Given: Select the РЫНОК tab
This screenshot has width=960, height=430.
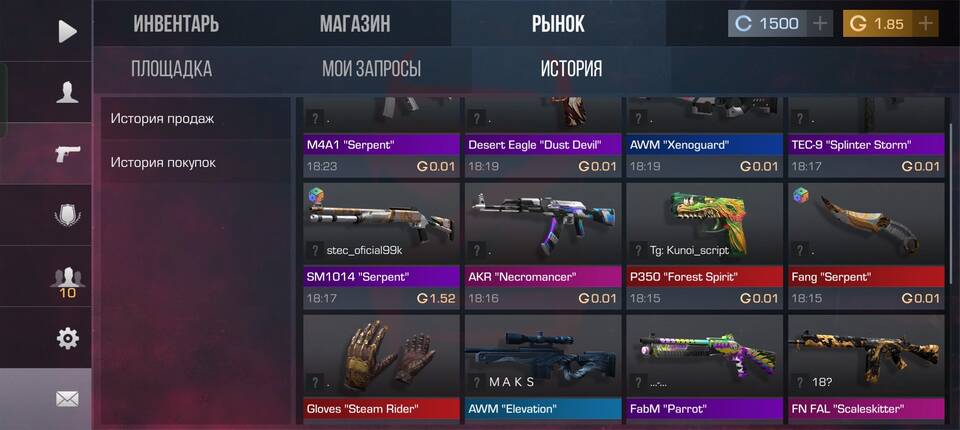Looking at the screenshot, I should click(558, 23).
